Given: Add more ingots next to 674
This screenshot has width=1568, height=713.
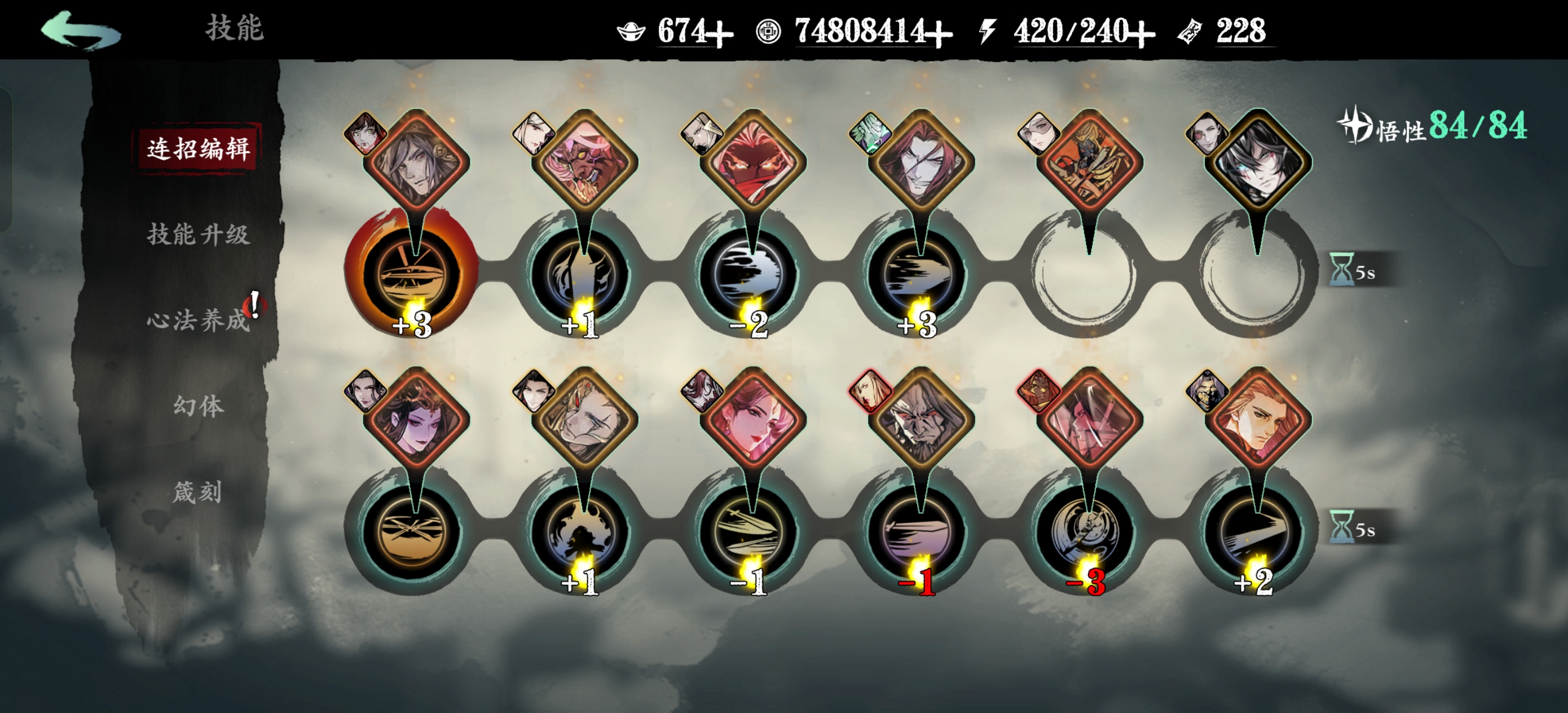Looking at the screenshot, I should [x=720, y=33].
